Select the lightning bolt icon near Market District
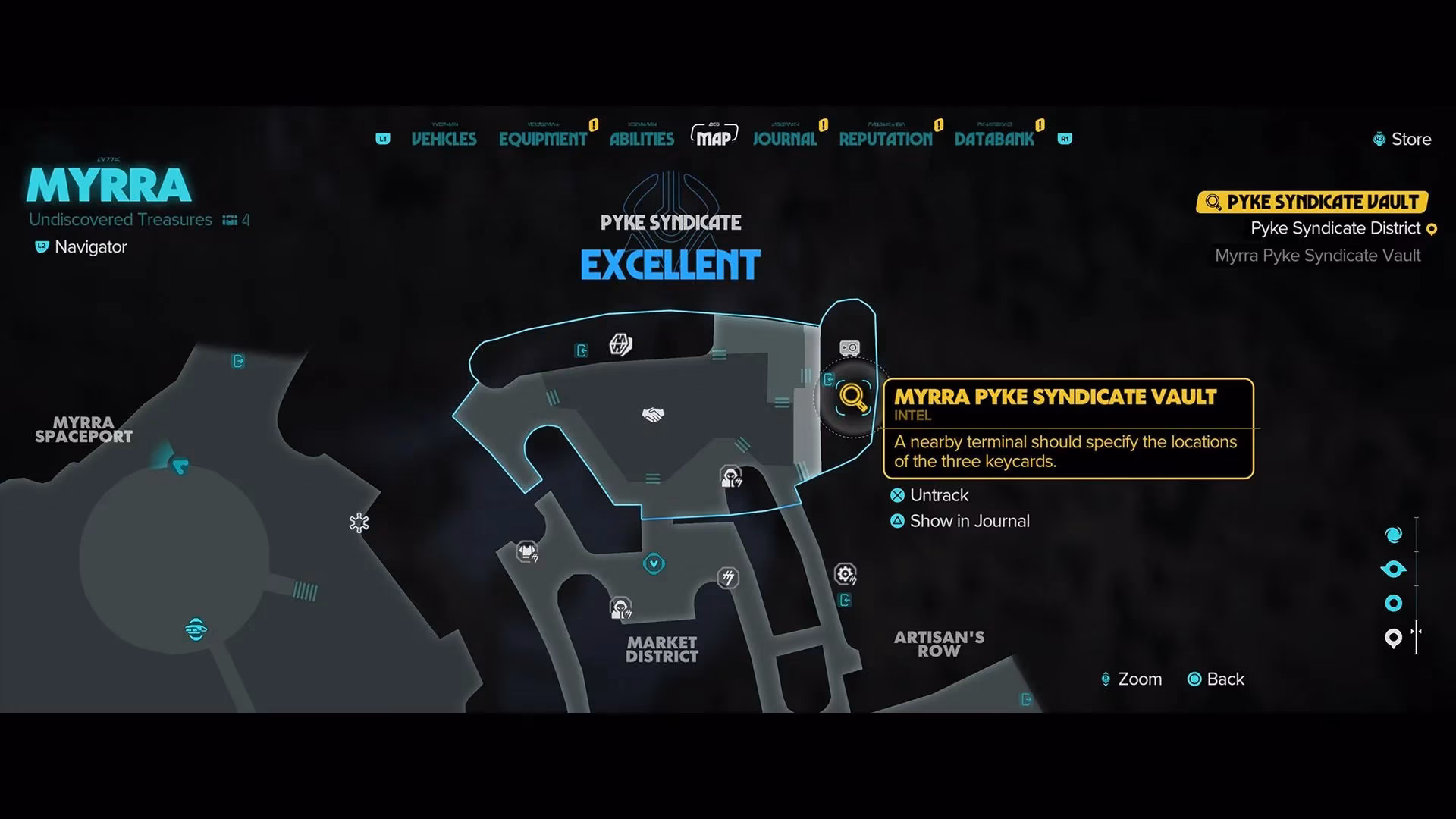Viewport: 1456px width, 819px height. tap(726, 579)
